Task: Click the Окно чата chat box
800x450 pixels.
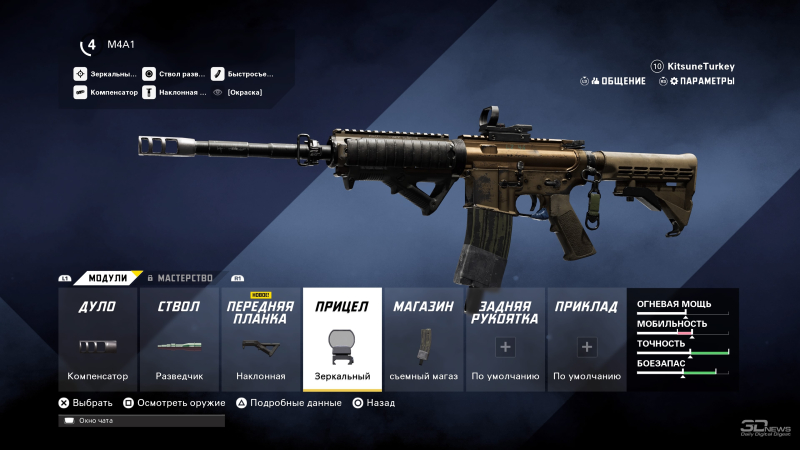Action: click(141, 421)
